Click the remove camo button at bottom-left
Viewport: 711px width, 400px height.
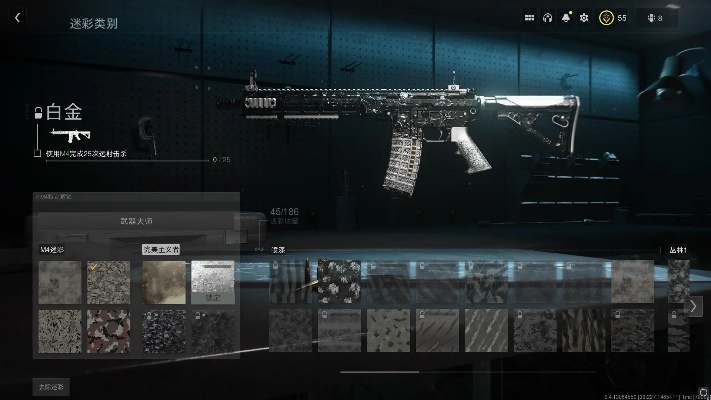tap(52, 386)
